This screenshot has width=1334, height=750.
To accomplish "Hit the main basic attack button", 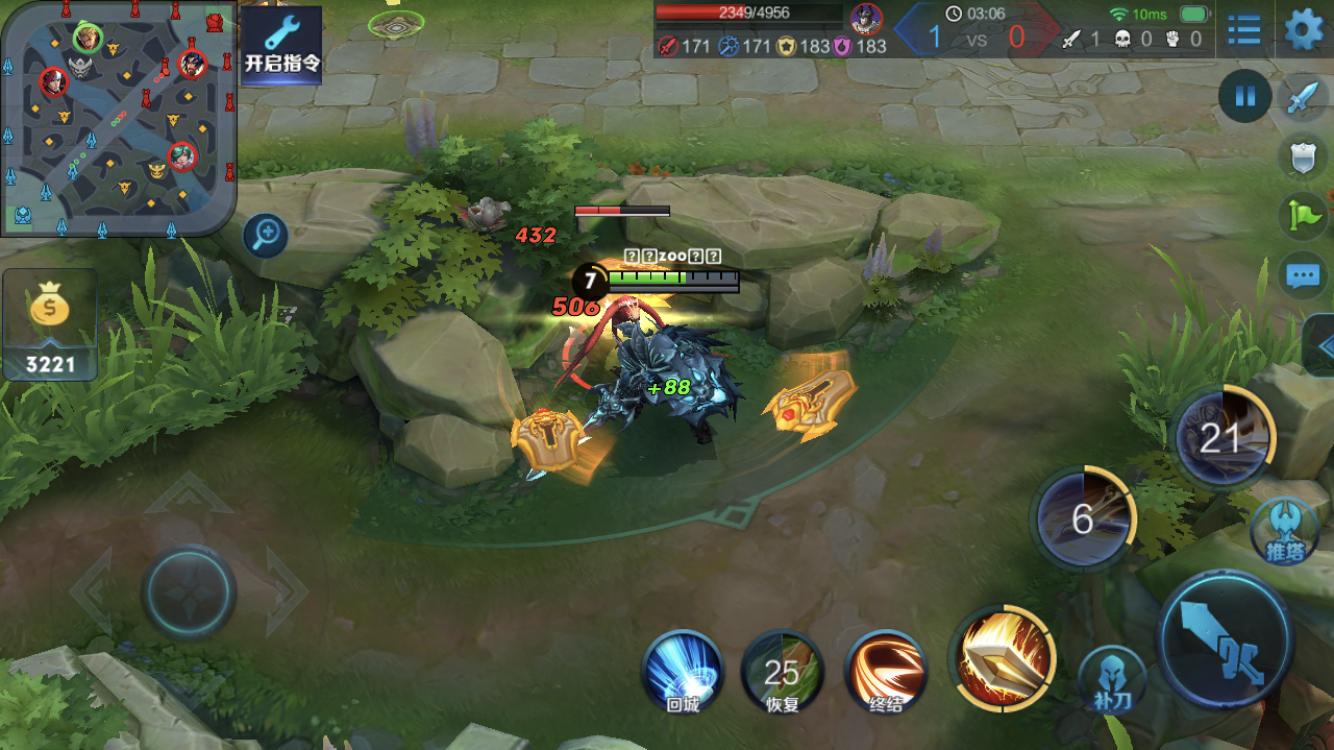I will click(x=1225, y=638).
